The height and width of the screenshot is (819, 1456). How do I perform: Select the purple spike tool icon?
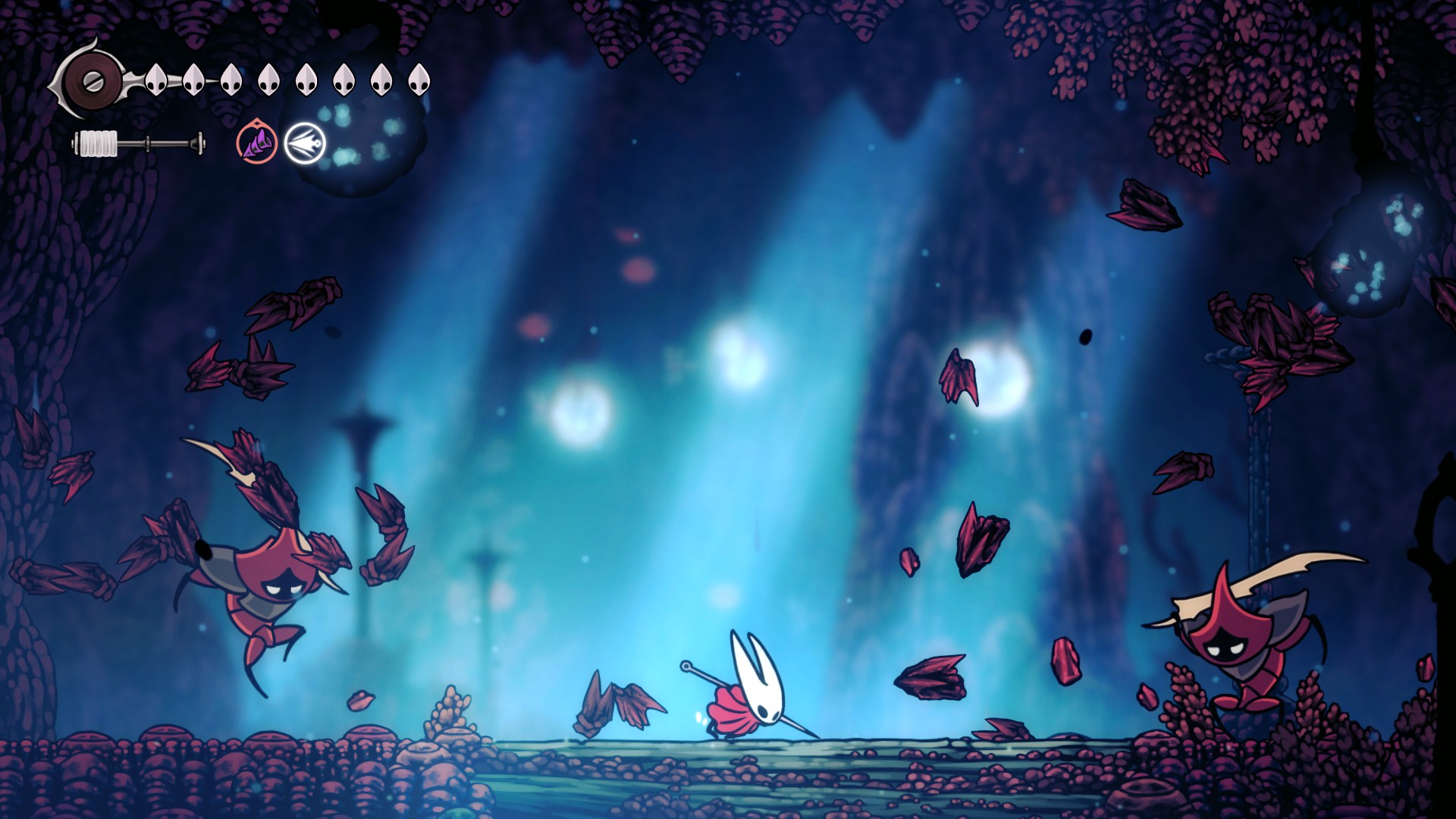(256, 143)
